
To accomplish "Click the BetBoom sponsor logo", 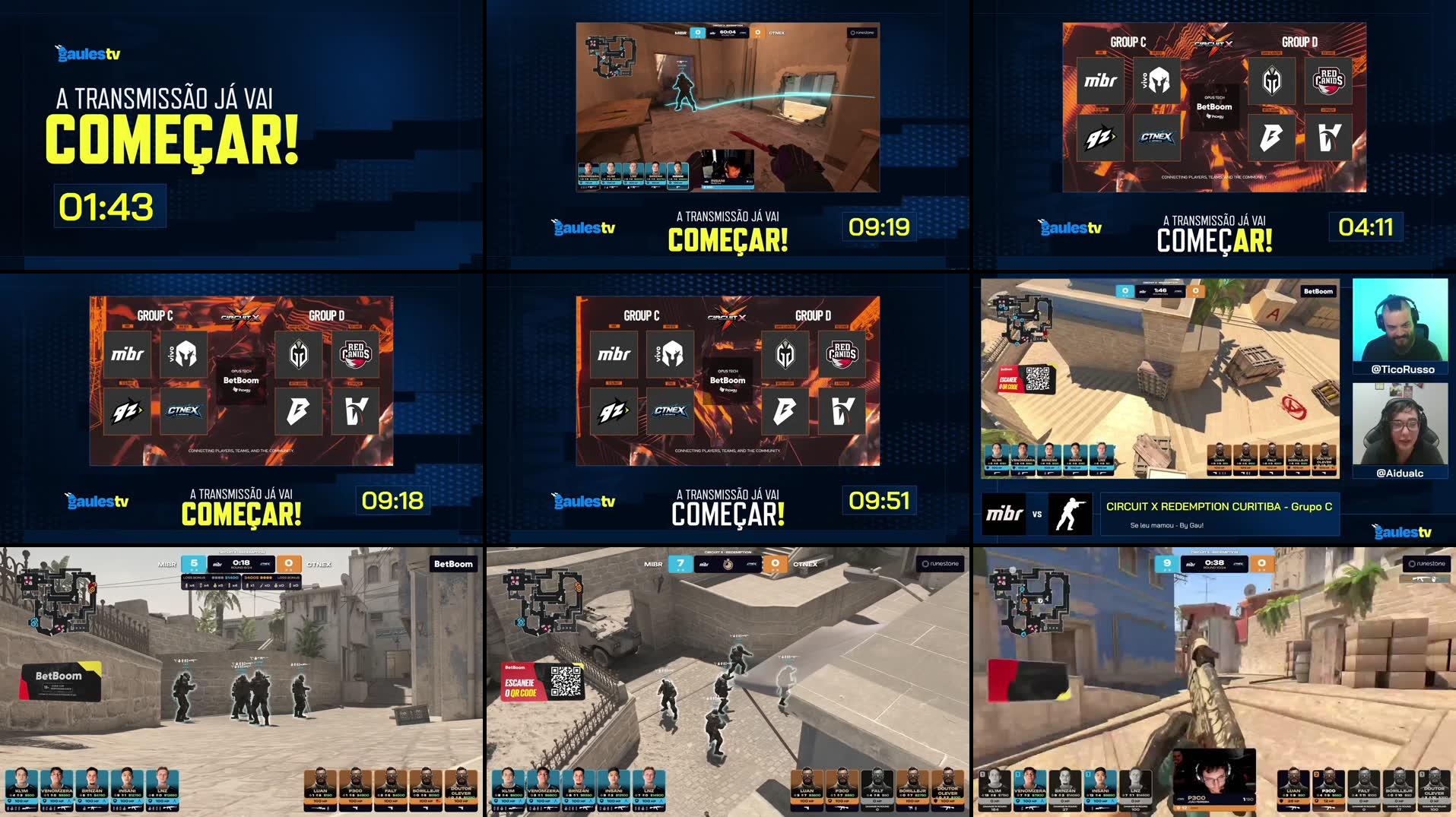I will (728, 380).
